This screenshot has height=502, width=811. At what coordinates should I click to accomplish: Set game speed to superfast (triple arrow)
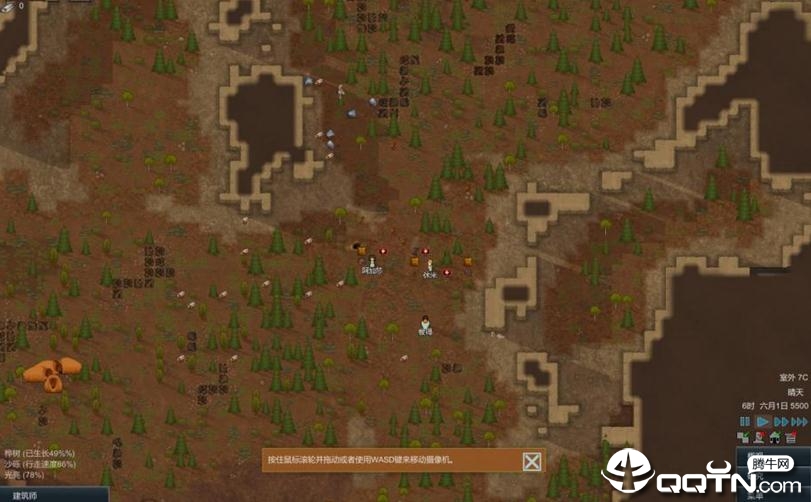tap(799, 422)
